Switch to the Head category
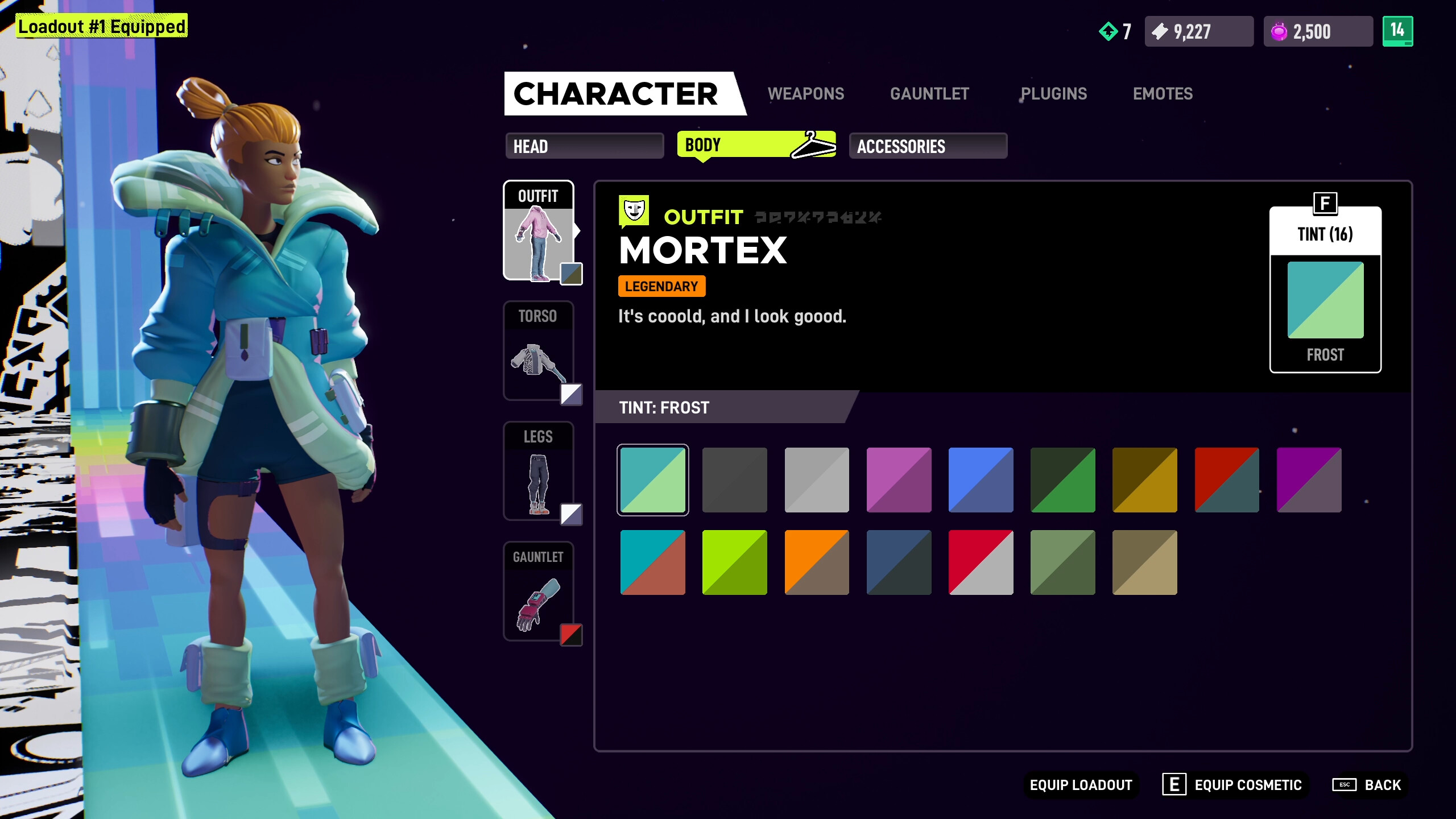Image resolution: width=1456 pixels, height=819 pixels. click(584, 146)
